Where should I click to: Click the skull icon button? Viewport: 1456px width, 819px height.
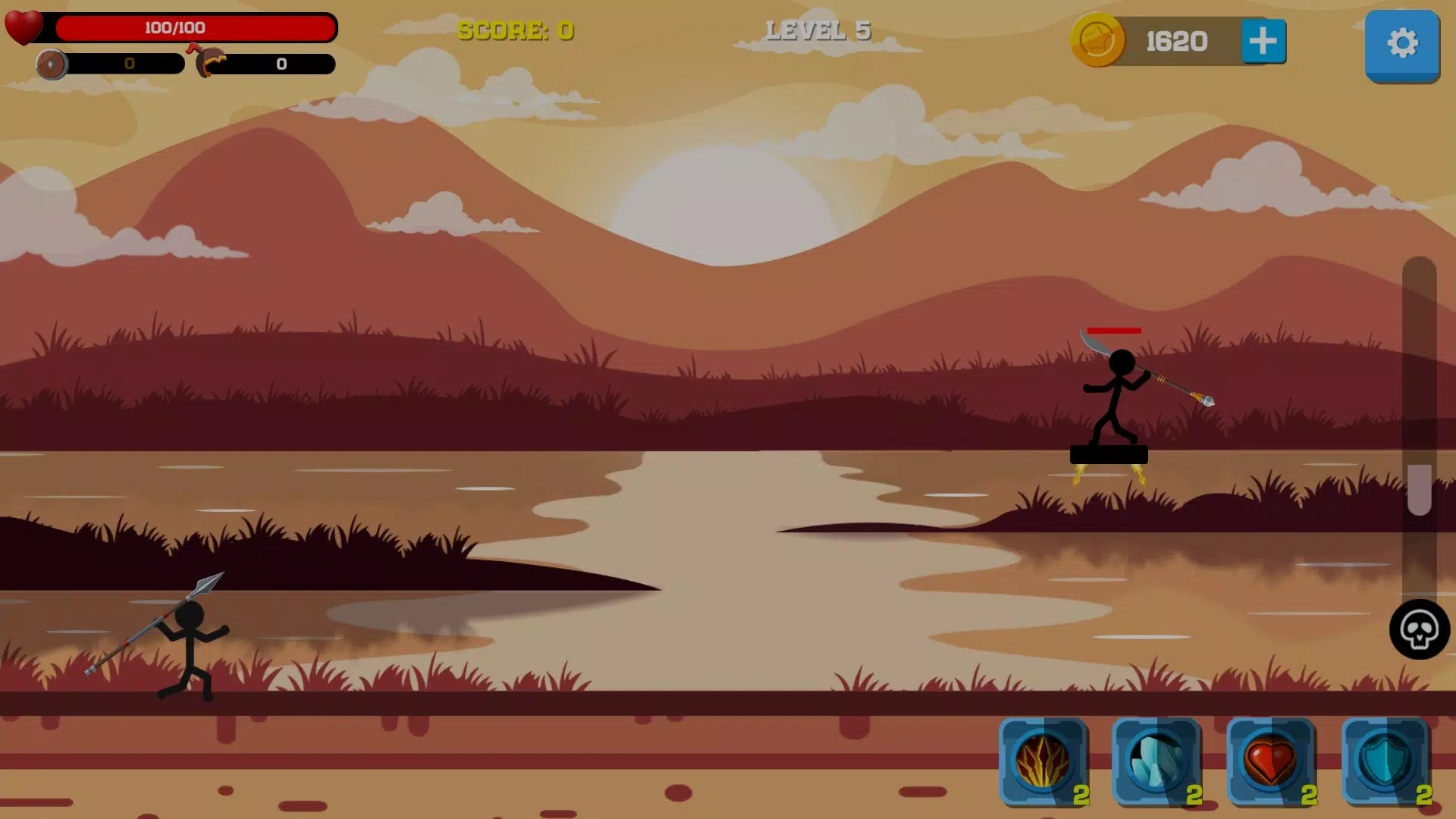point(1419,629)
